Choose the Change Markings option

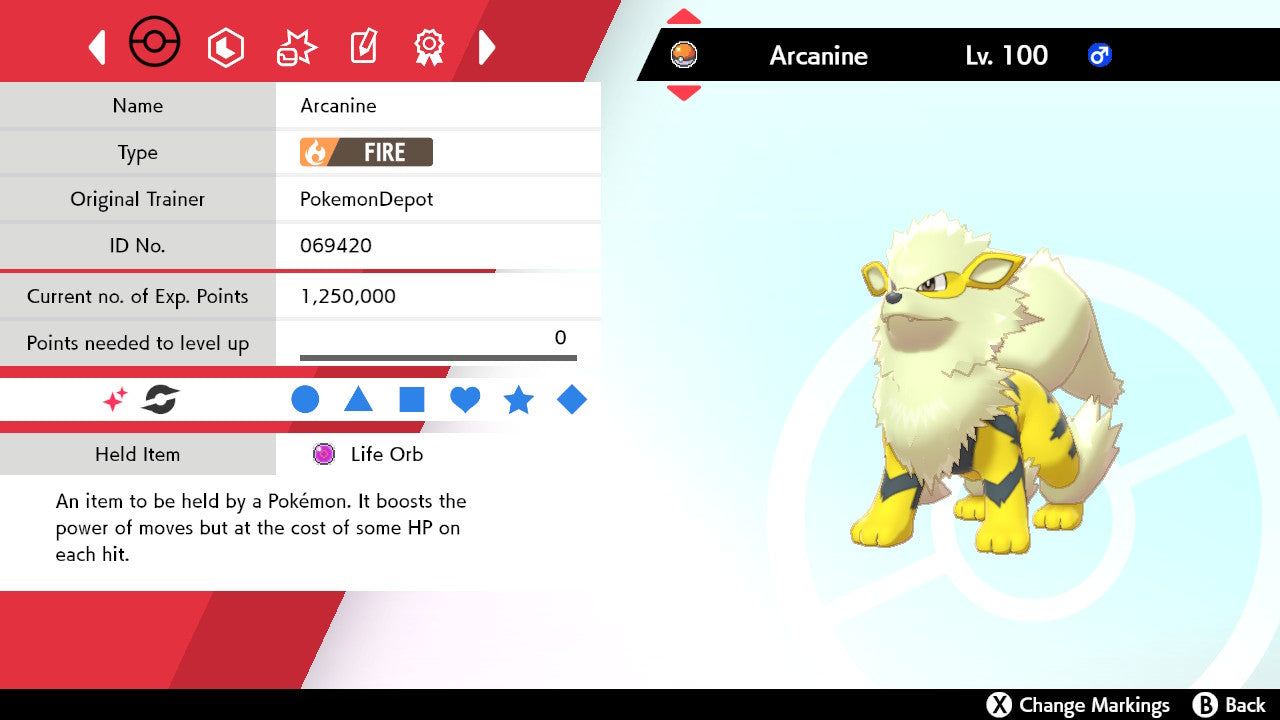pos(1078,705)
